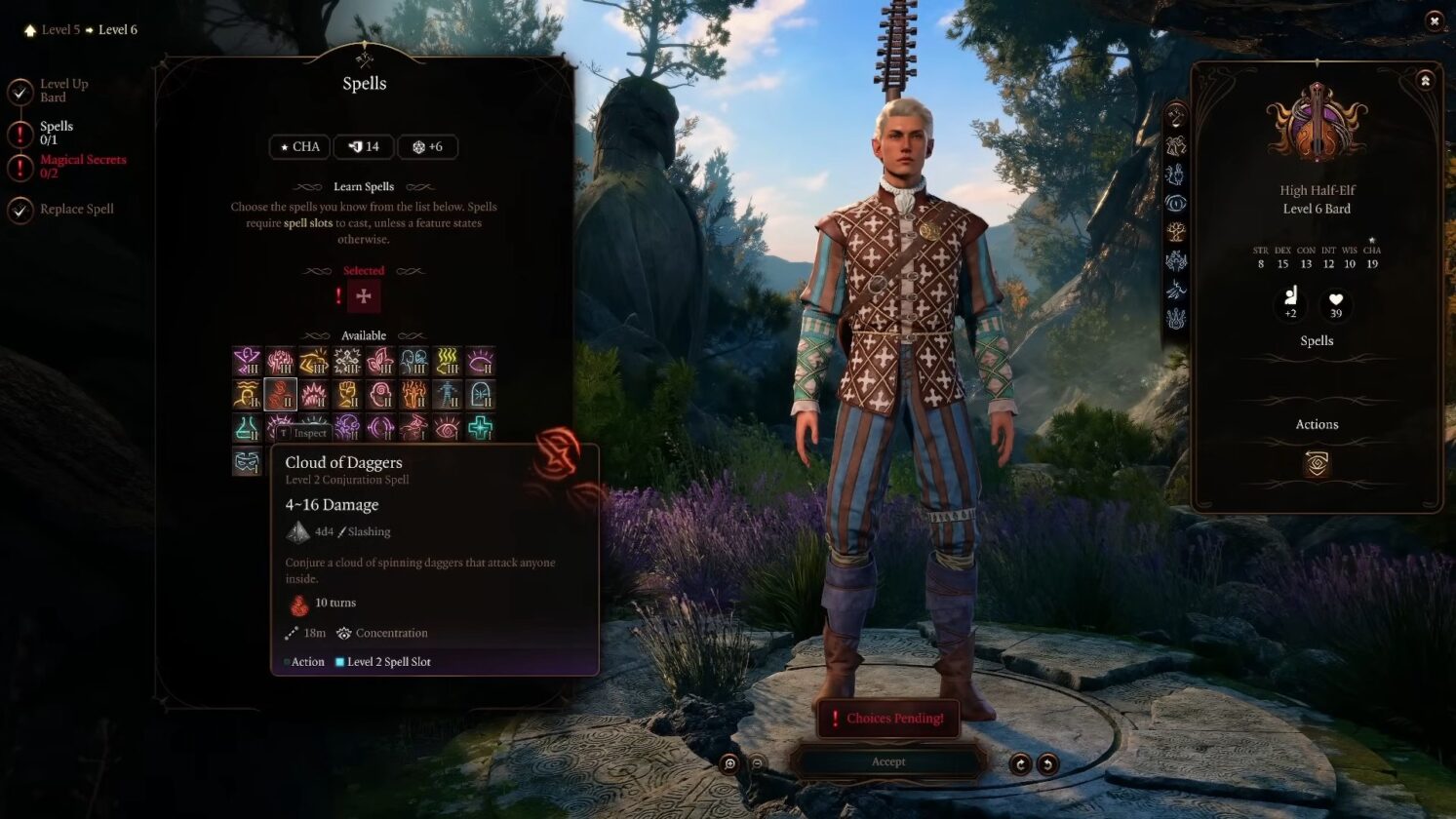Collapse the character summary panel

point(1425,81)
